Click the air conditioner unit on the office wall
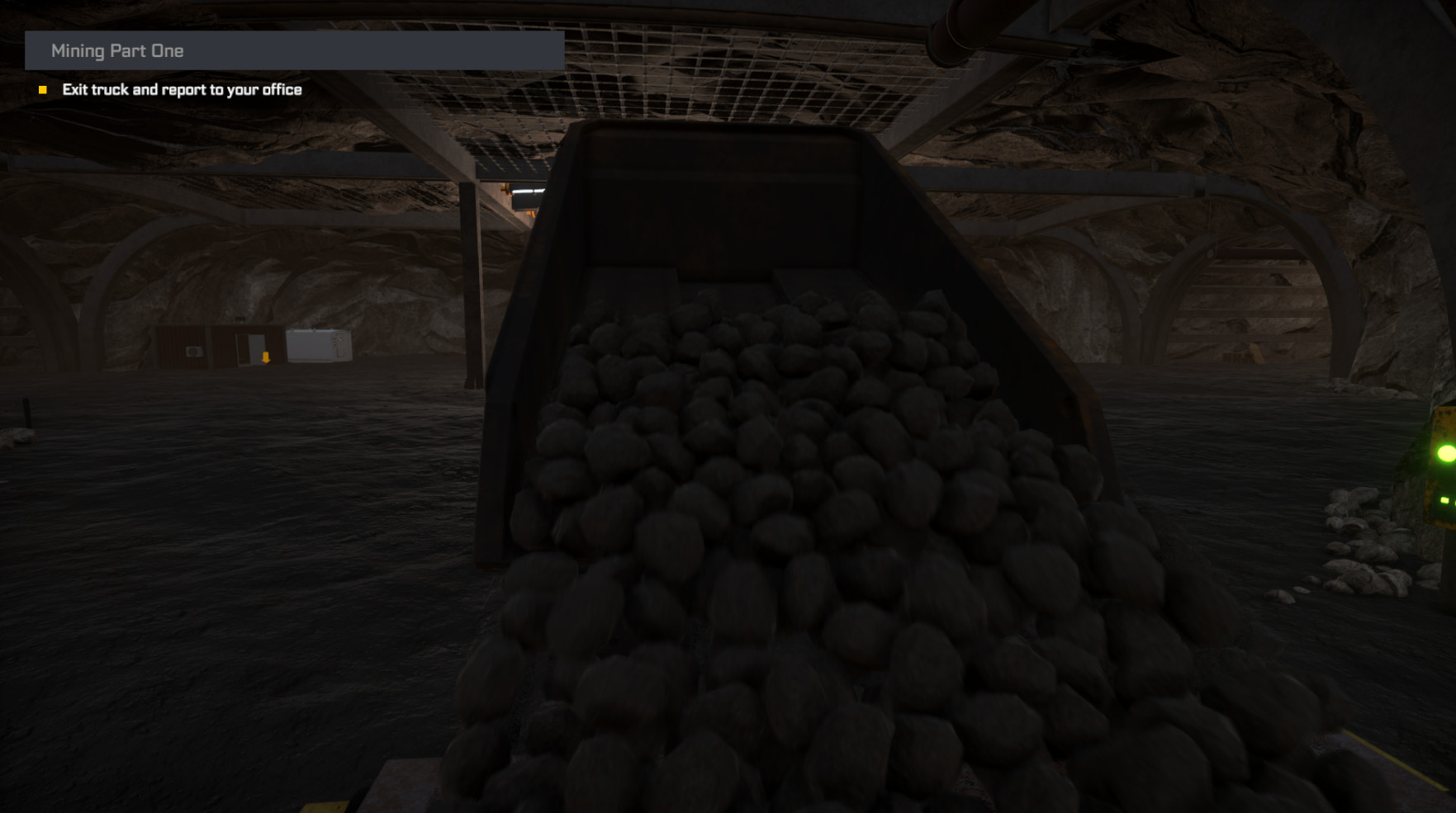Viewport: 1456px width, 813px height. (193, 352)
